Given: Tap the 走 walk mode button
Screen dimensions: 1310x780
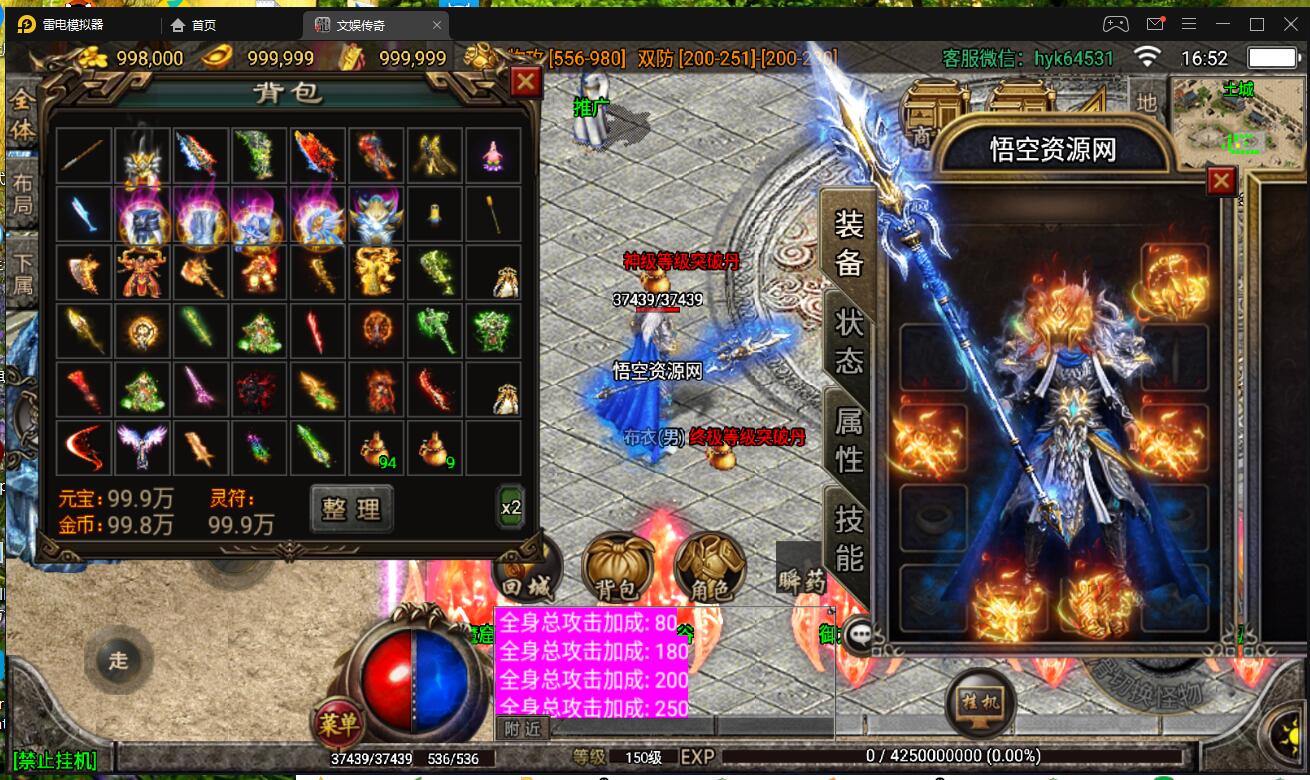Looking at the screenshot, I should (x=119, y=660).
